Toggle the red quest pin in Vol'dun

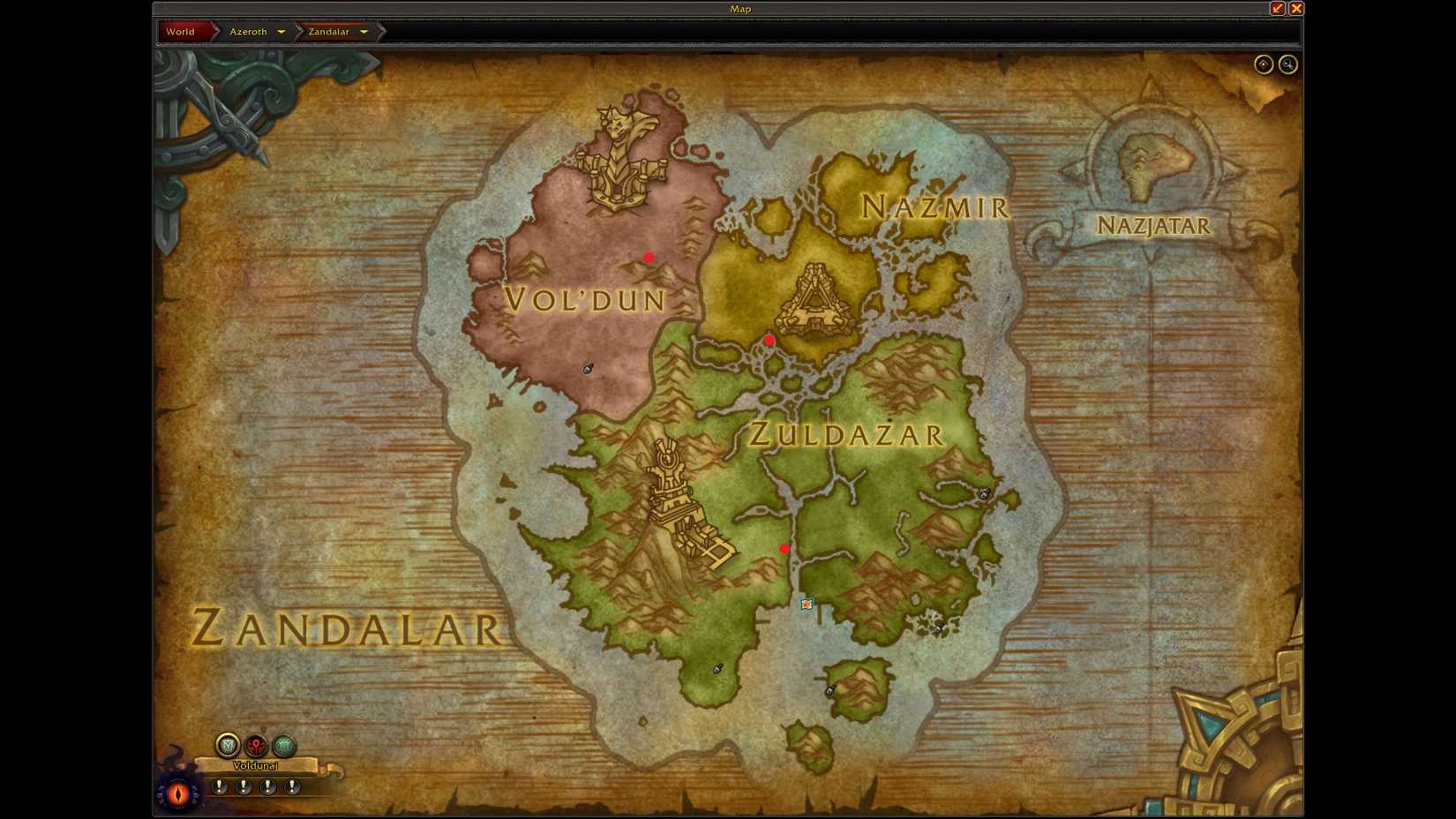point(649,257)
